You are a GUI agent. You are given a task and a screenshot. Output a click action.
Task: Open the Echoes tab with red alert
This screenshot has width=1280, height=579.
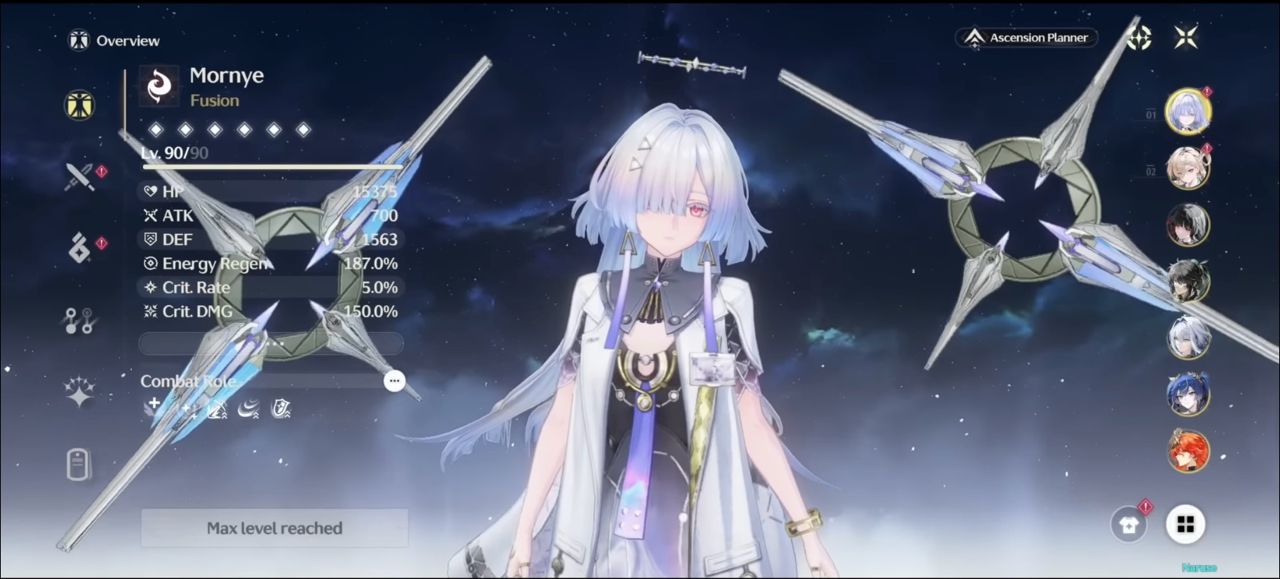coord(79,248)
